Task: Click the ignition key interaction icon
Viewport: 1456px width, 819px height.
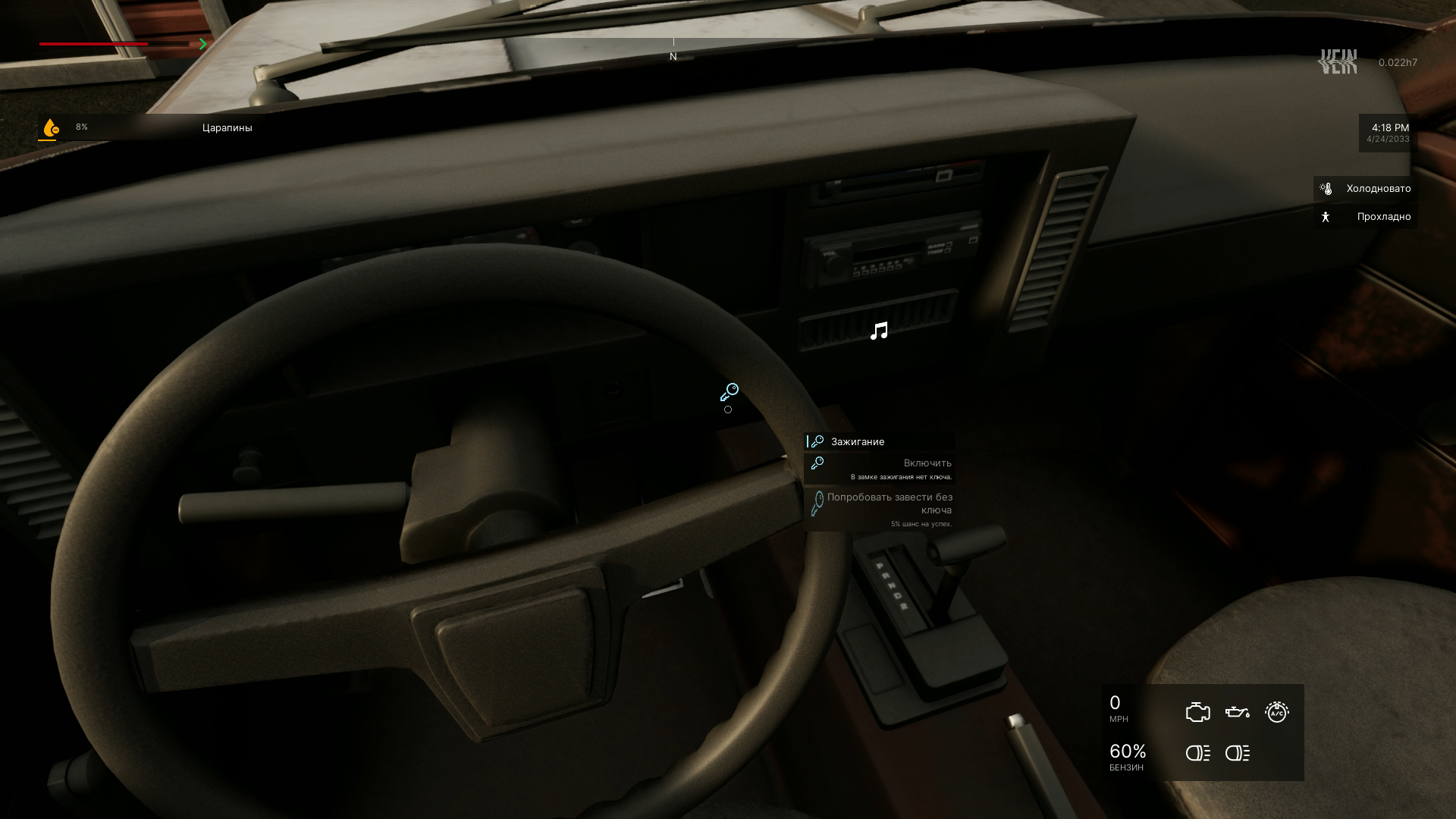Action: point(729,392)
